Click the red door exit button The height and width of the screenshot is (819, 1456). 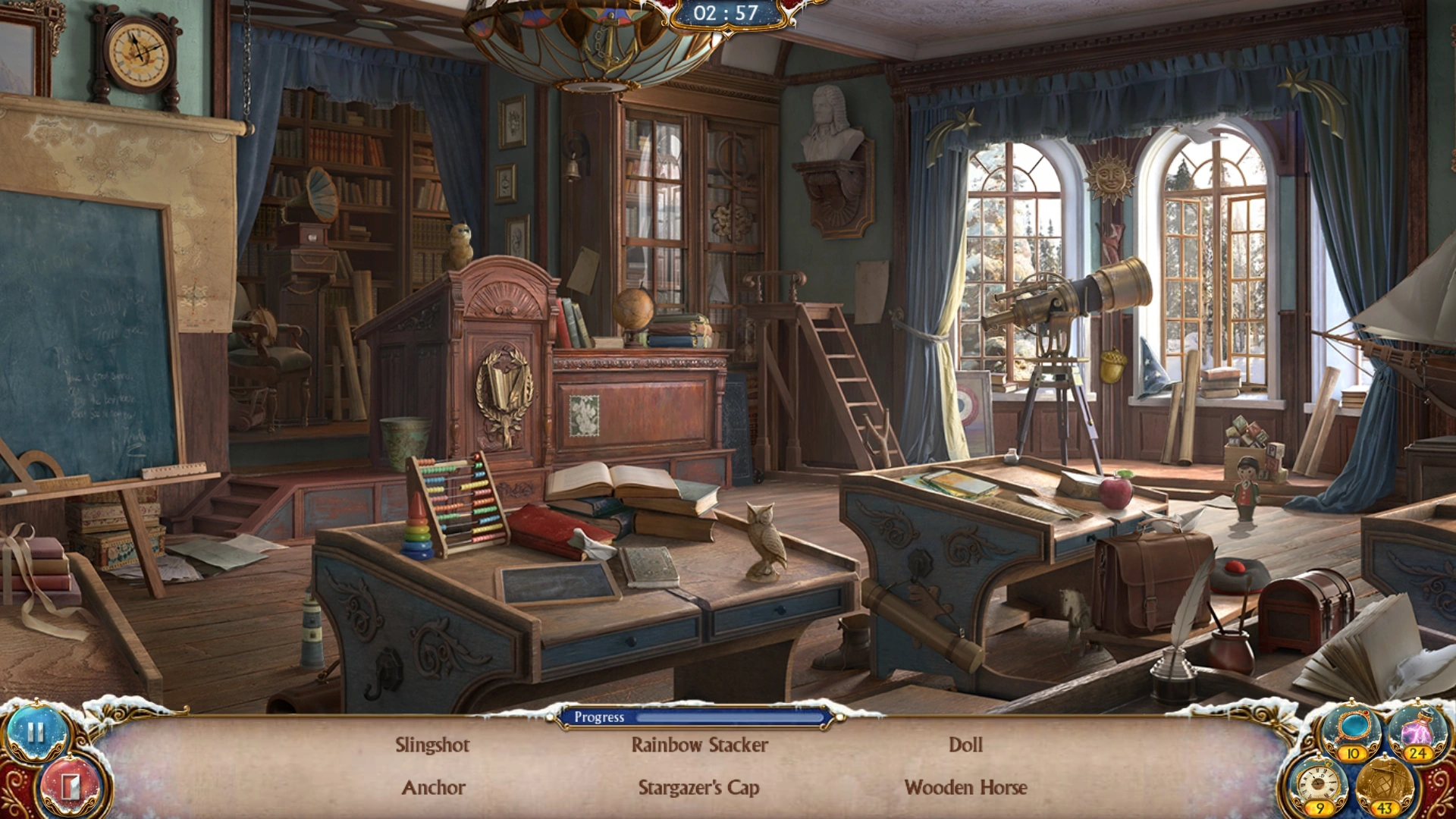(64, 786)
